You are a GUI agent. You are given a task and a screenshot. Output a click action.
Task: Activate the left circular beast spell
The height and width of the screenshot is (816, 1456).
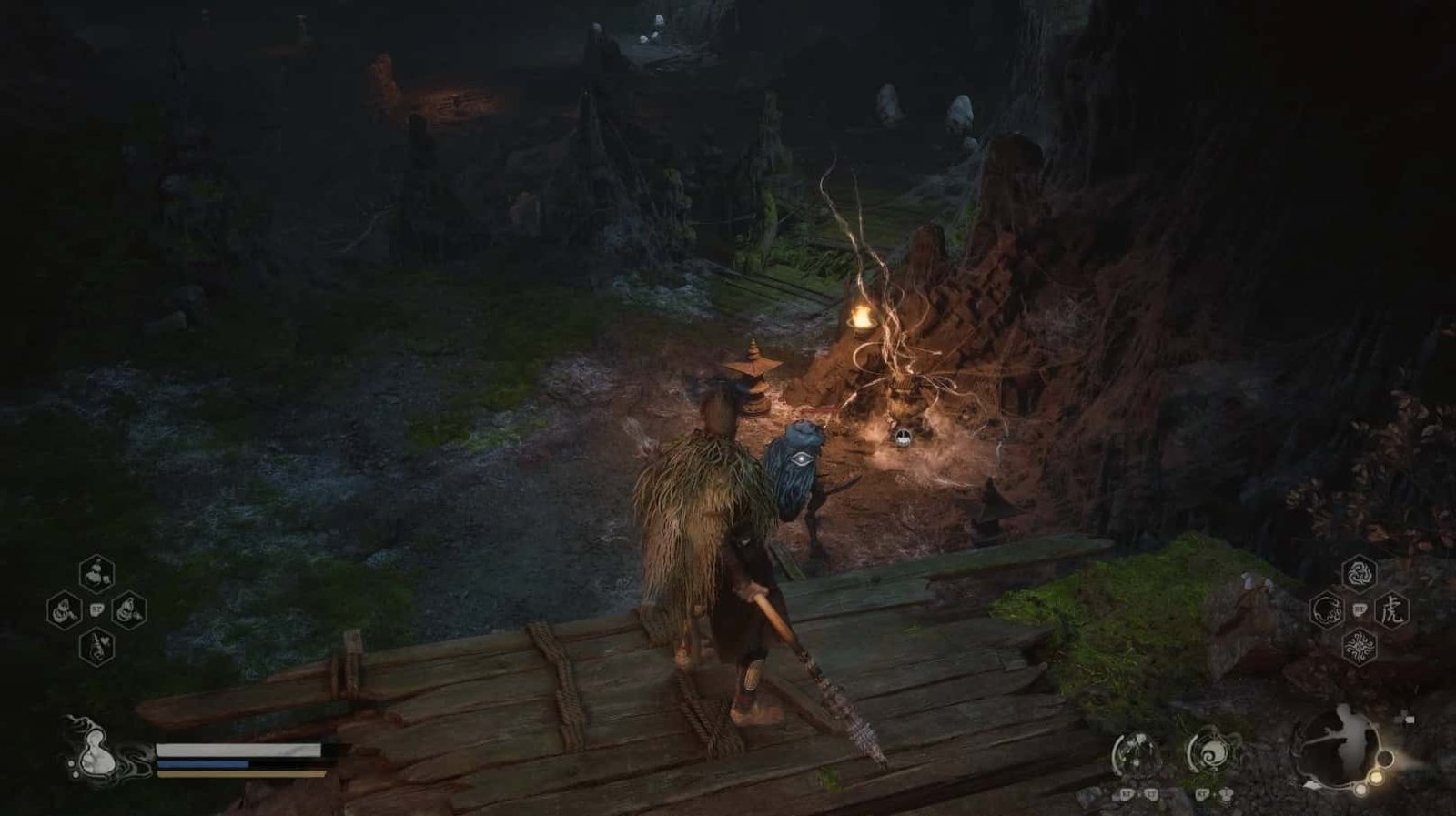1328,609
